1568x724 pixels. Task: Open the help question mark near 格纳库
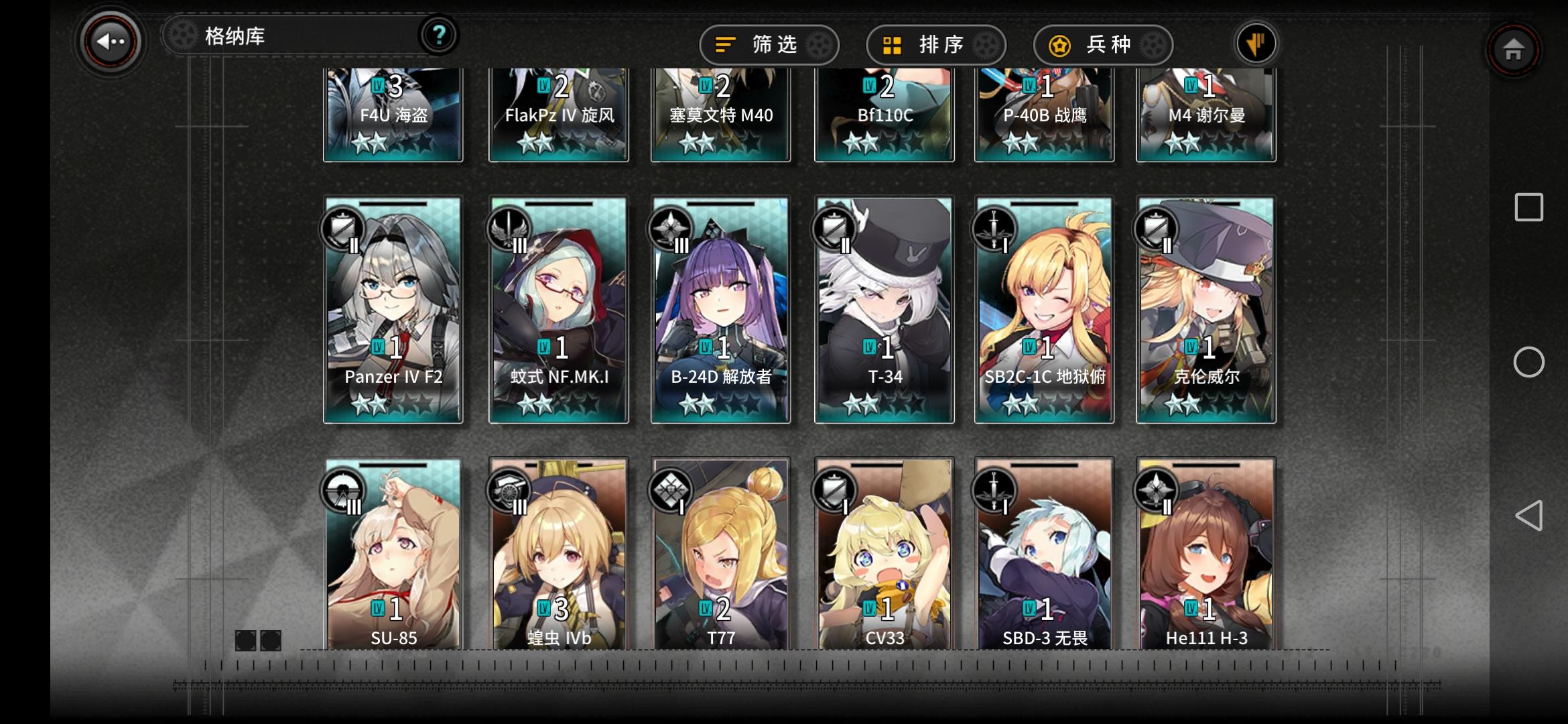[x=439, y=35]
